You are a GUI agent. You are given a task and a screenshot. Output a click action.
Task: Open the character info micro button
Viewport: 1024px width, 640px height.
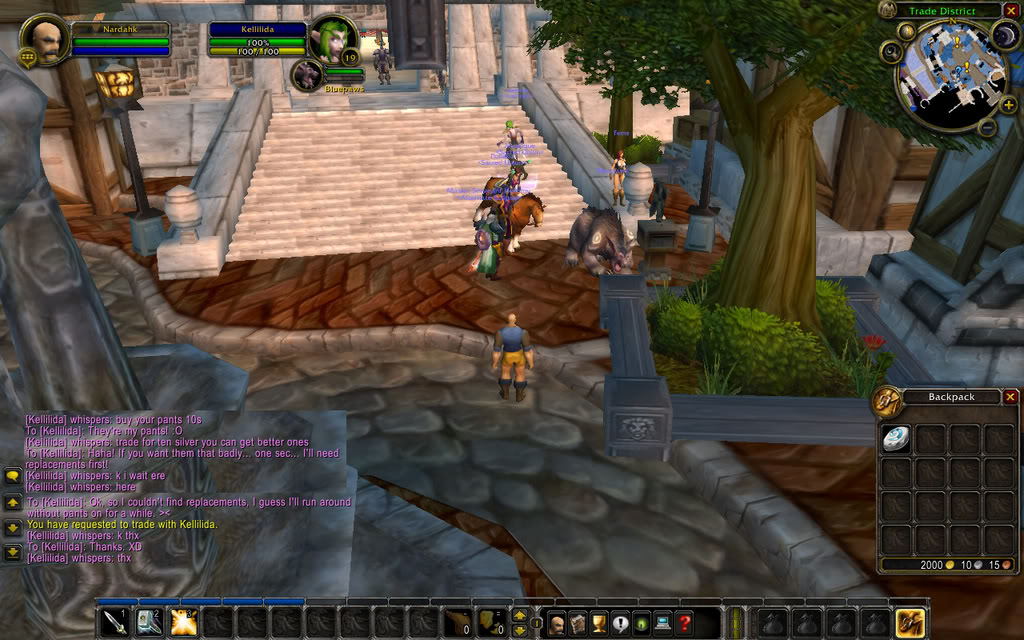coord(557,623)
